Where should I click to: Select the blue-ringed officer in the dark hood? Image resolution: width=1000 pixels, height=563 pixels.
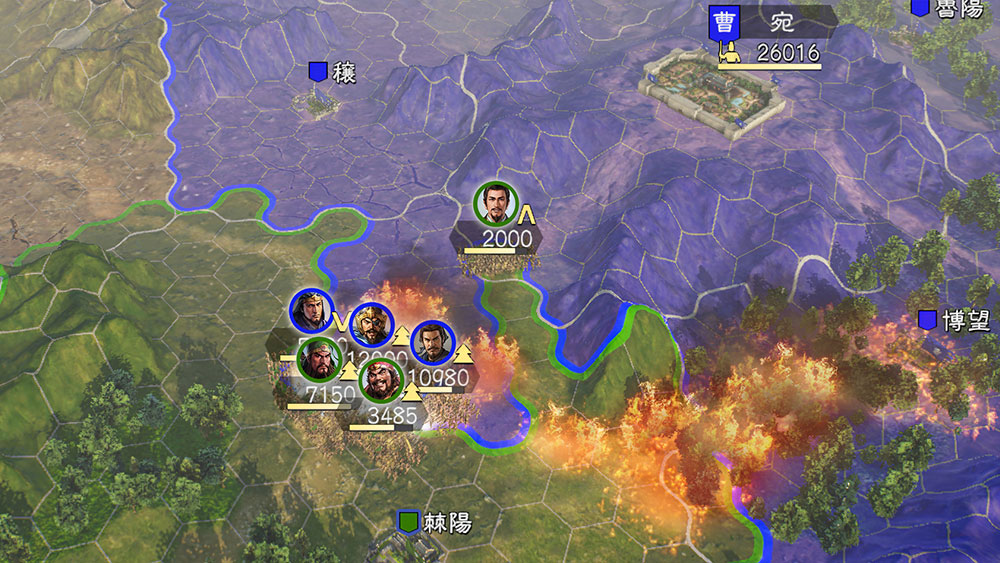point(311,312)
